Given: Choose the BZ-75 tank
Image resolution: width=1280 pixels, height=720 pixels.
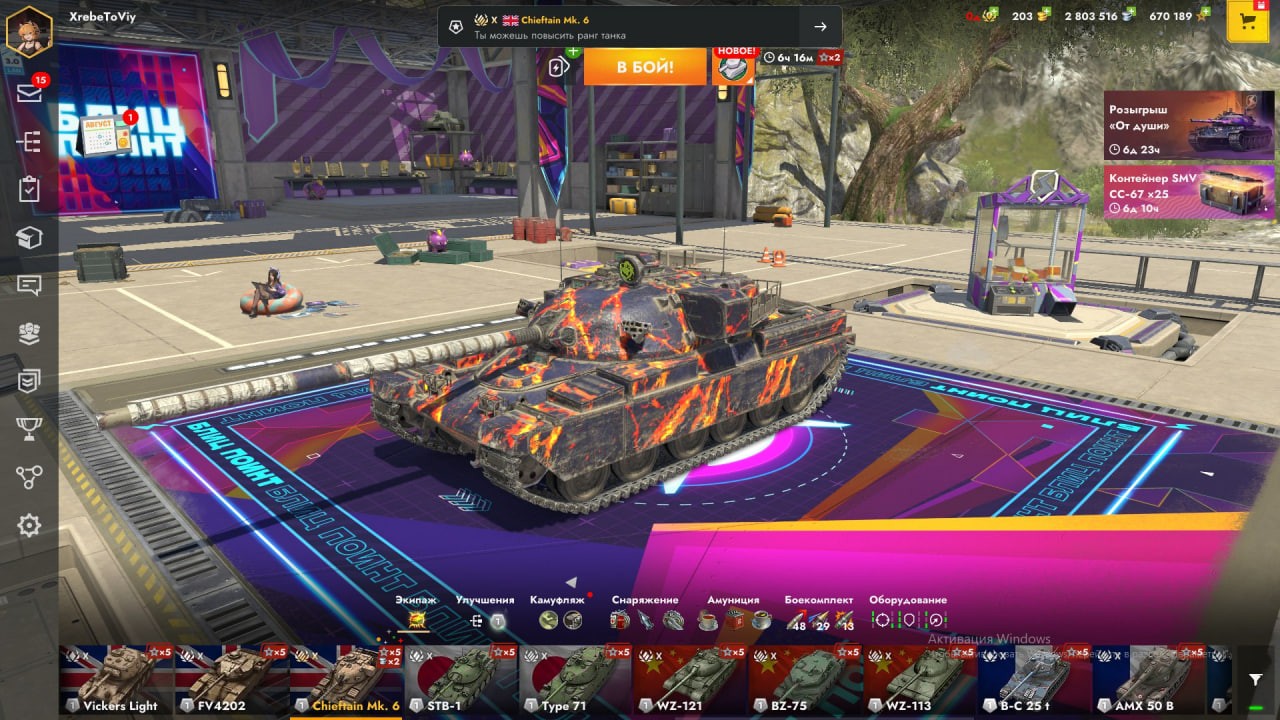Looking at the screenshot, I should pos(806,680).
